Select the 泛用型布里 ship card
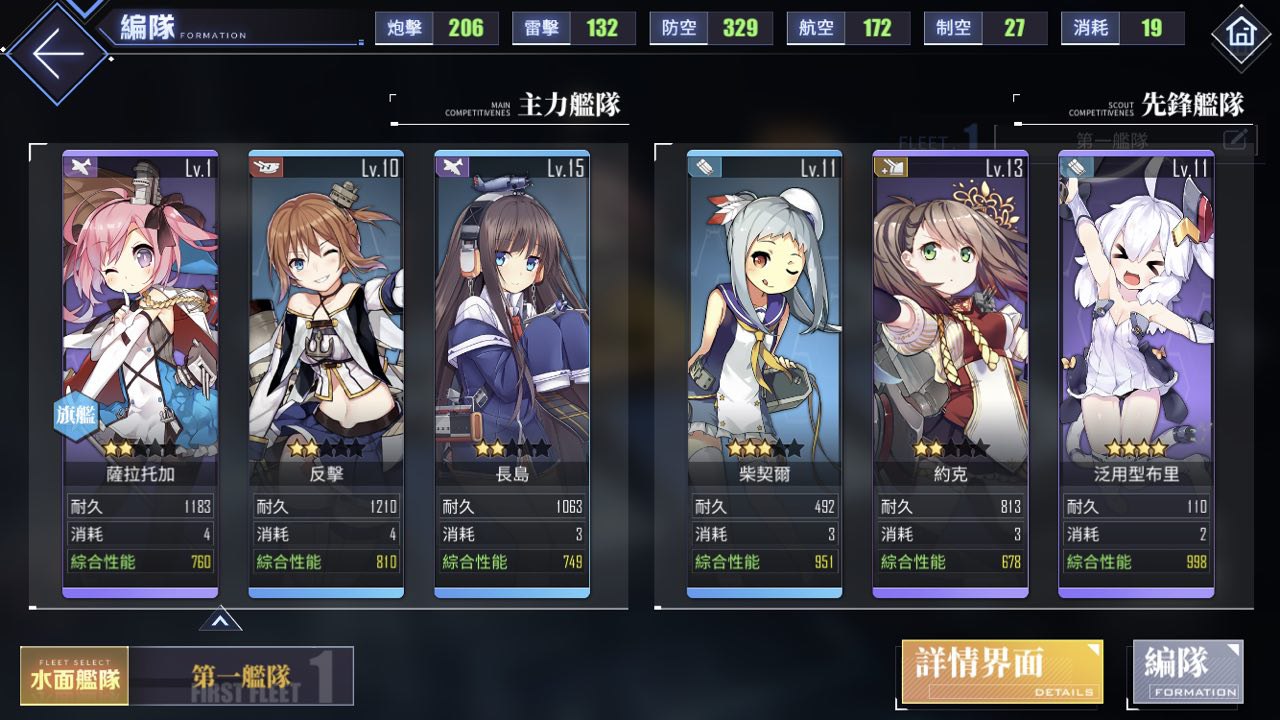This screenshot has height=720, width=1280. coord(1136,320)
